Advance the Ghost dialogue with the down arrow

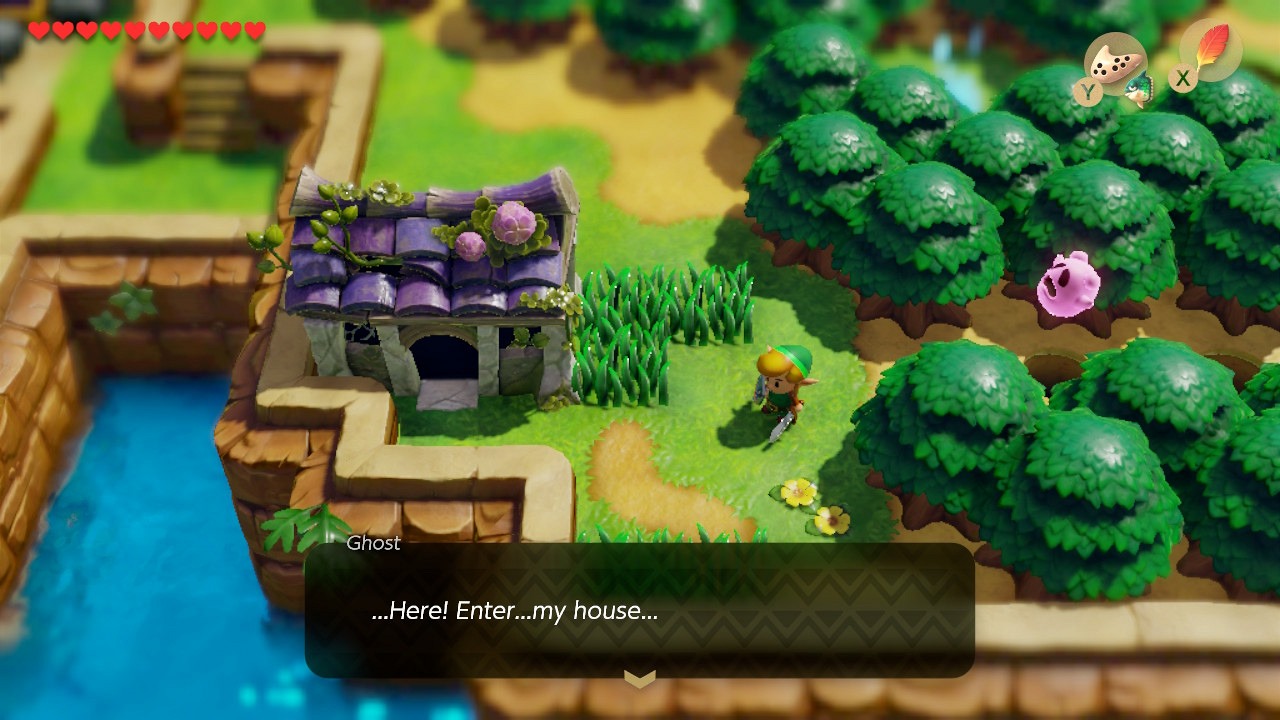tap(640, 679)
